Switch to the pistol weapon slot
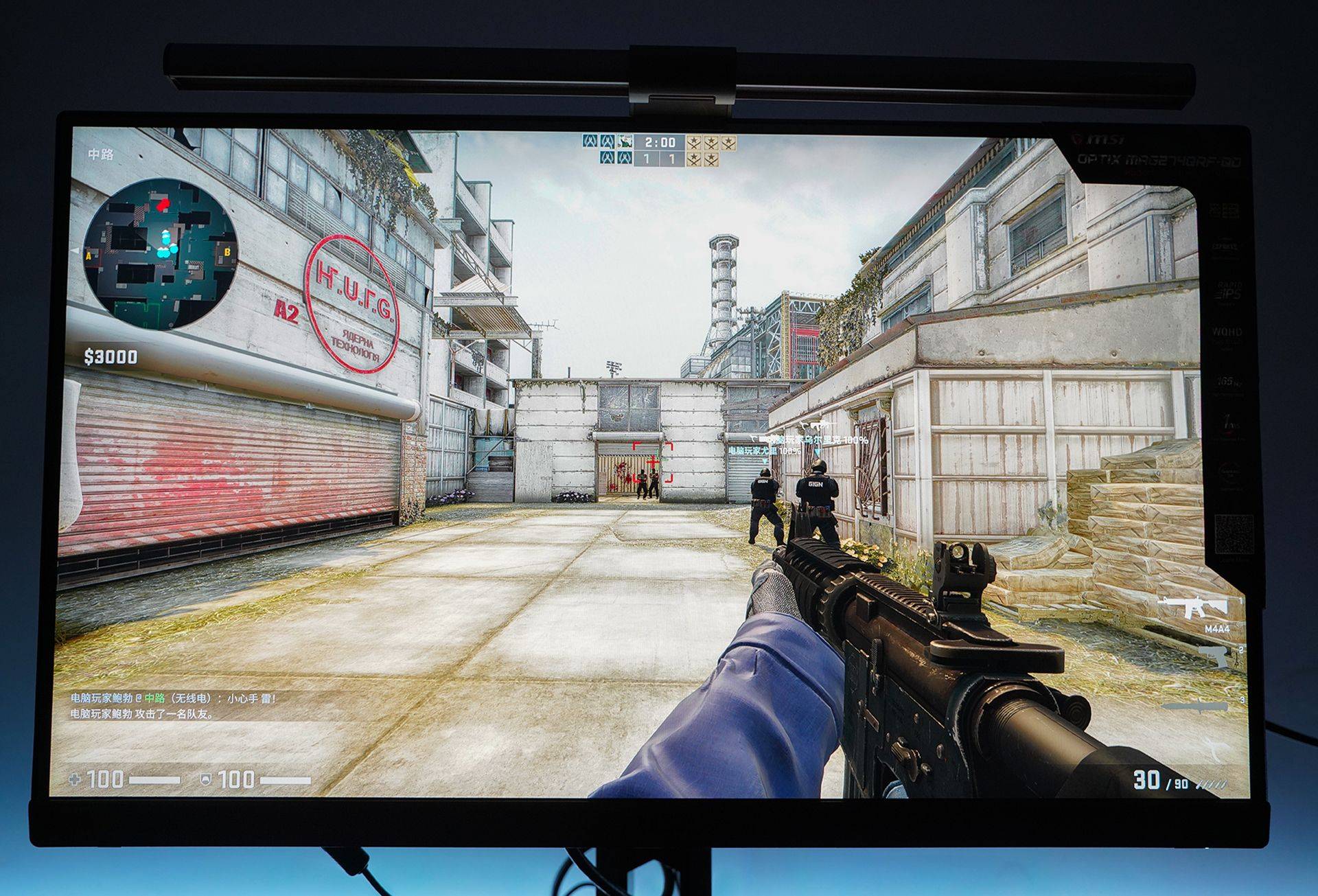Viewport: 1318px width, 896px height. click(x=1216, y=656)
